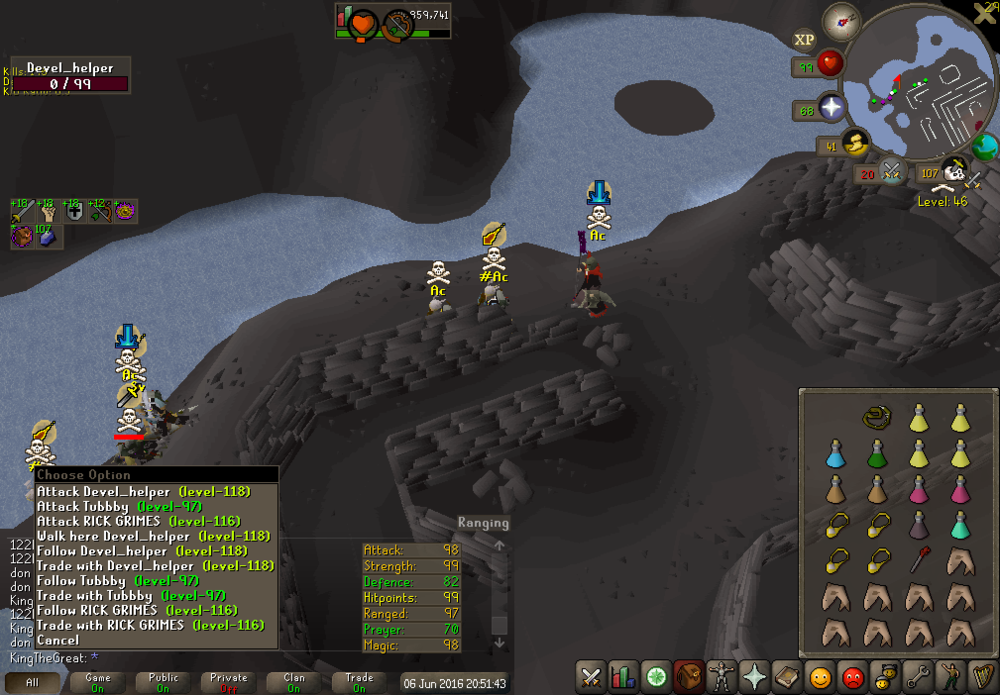Toggle run with the boot orb
Viewport: 1000px width, 695px height.
tap(855, 145)
